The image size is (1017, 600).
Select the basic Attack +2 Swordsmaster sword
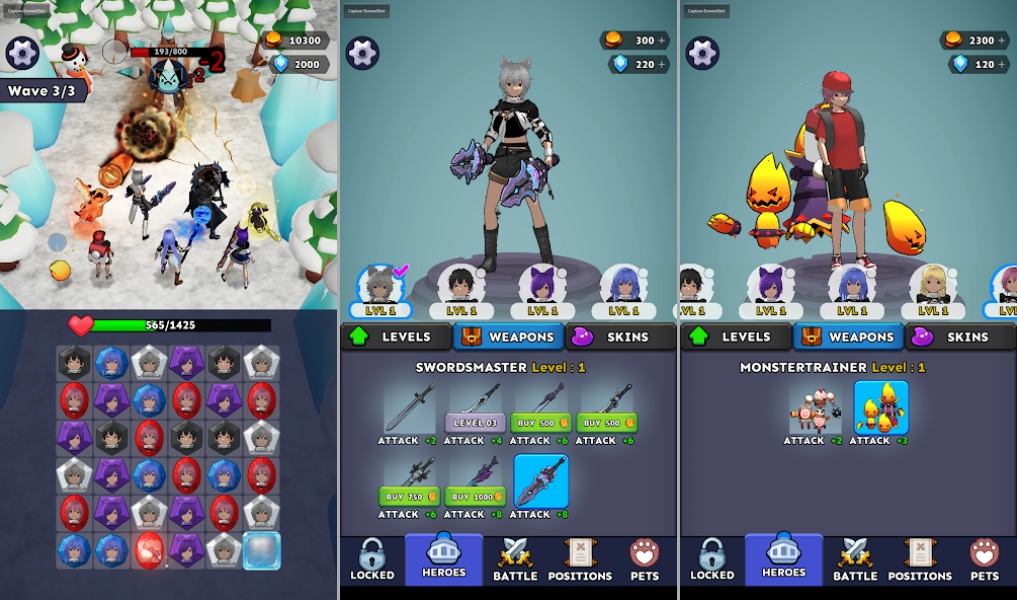tap(408, 408)
